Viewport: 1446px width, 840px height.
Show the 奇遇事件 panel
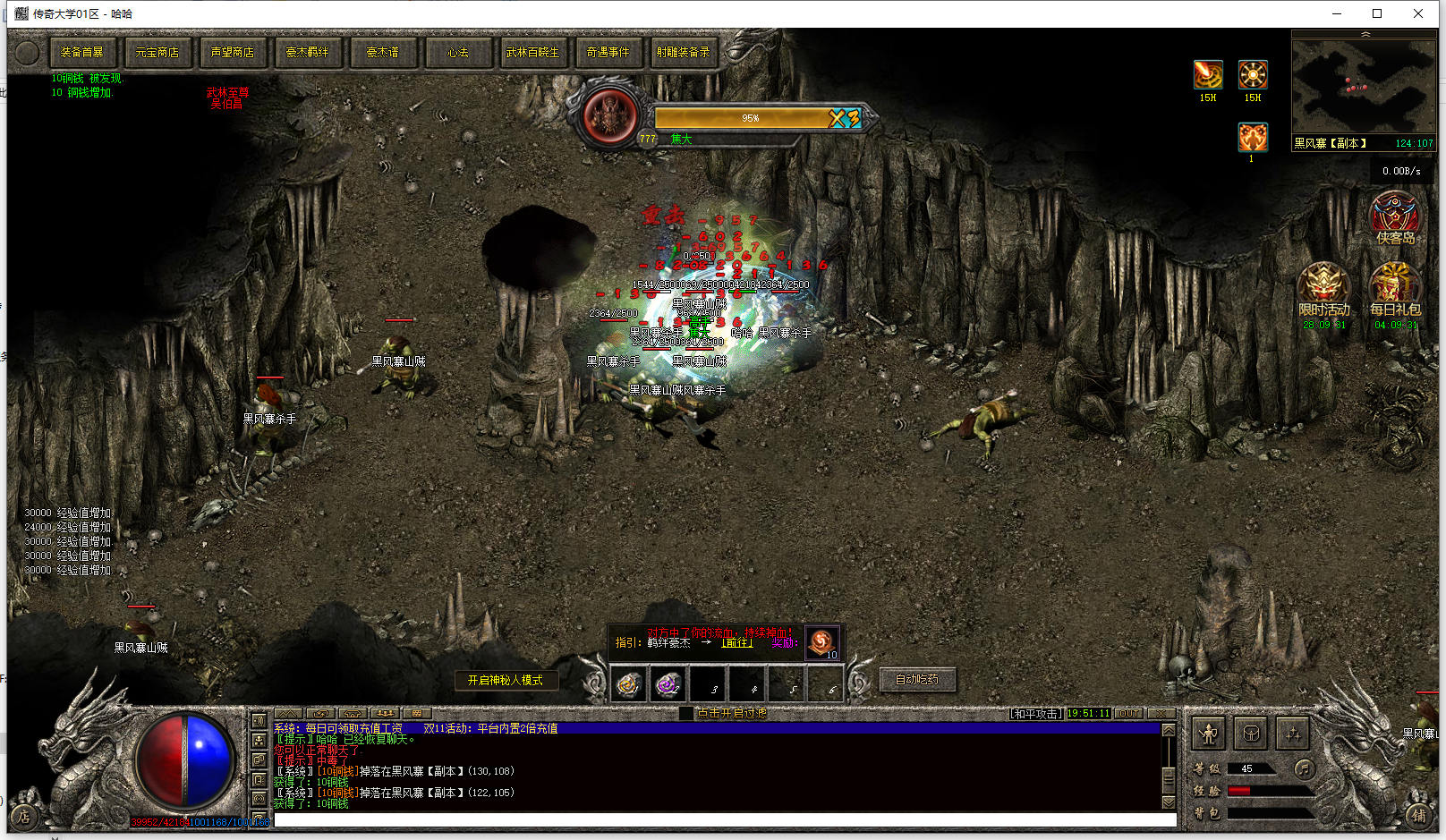point(608,53)
